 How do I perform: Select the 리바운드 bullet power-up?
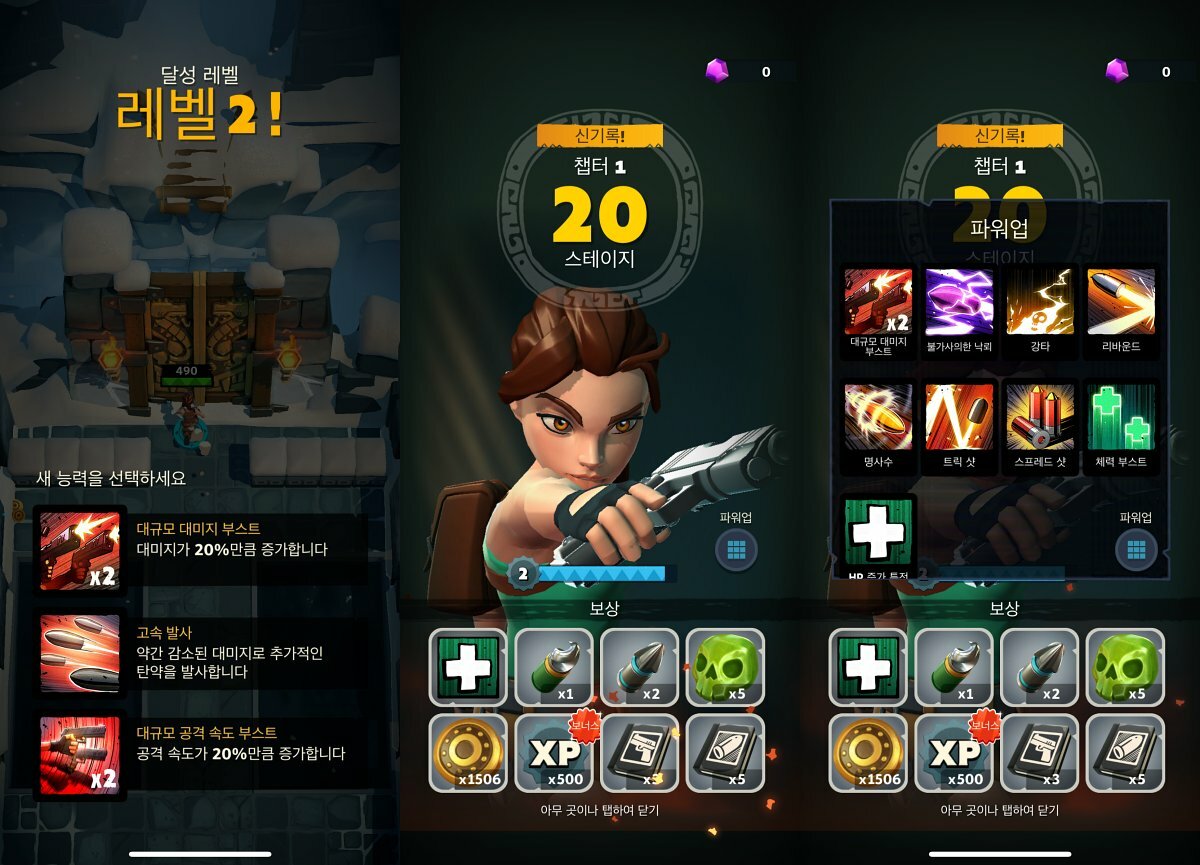tap(1121, 301)
